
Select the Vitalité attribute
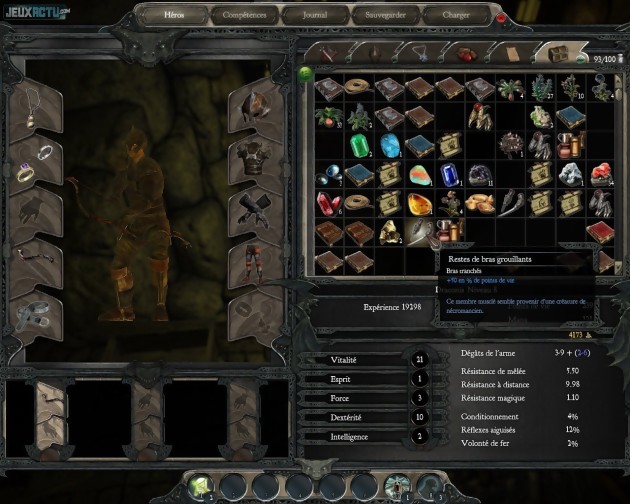point(343,360)
